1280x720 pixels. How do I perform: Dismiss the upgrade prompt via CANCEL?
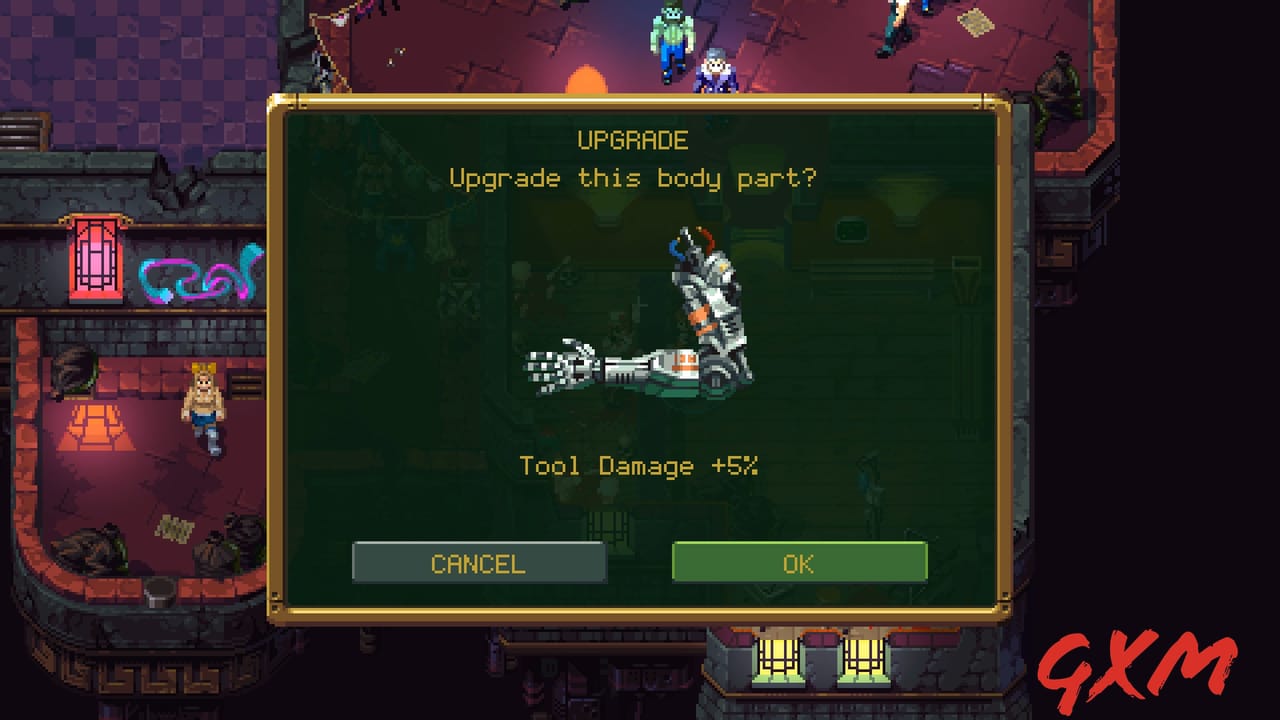click(x=479, y=562)
